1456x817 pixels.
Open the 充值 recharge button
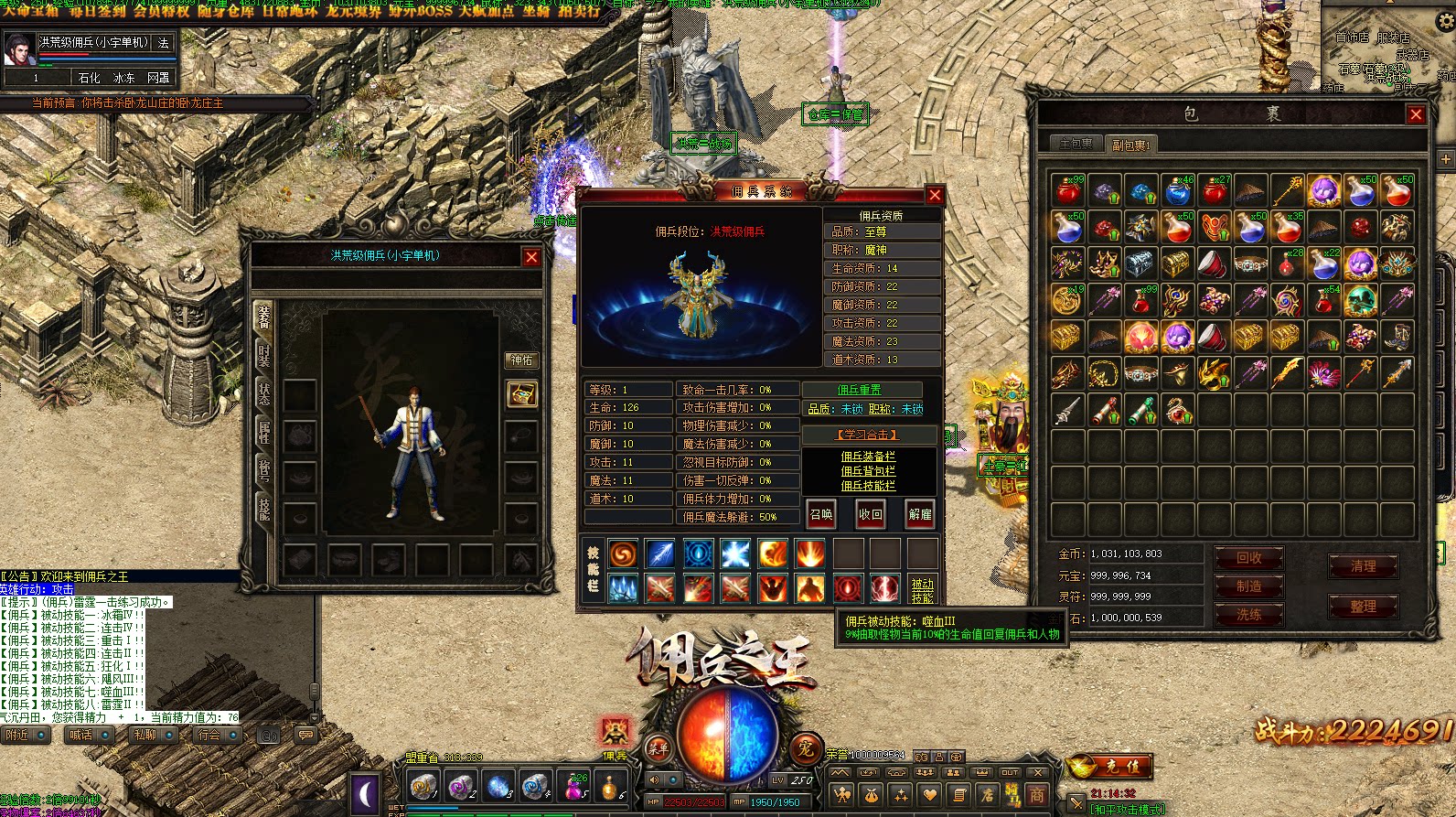click(1121, 766)
